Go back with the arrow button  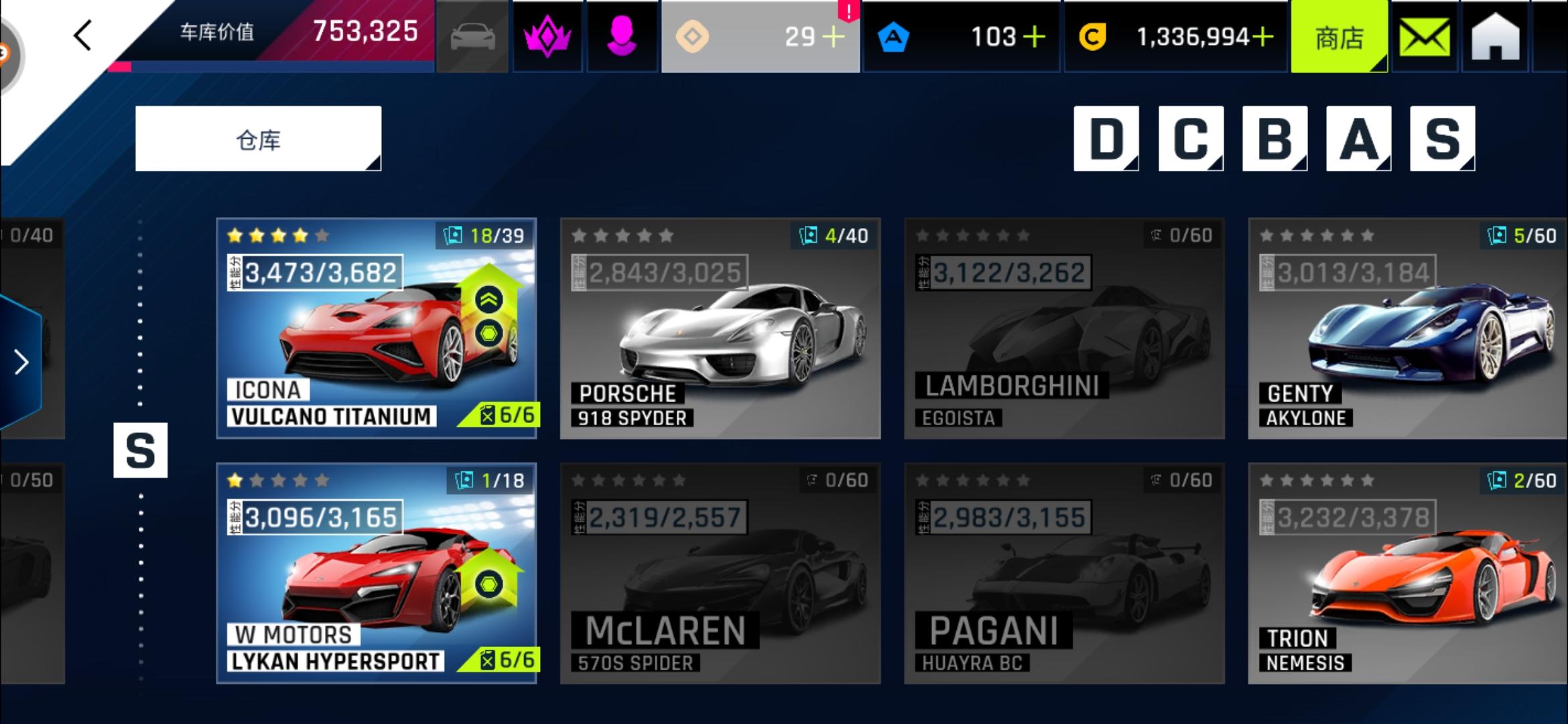(x=83, y=36)
